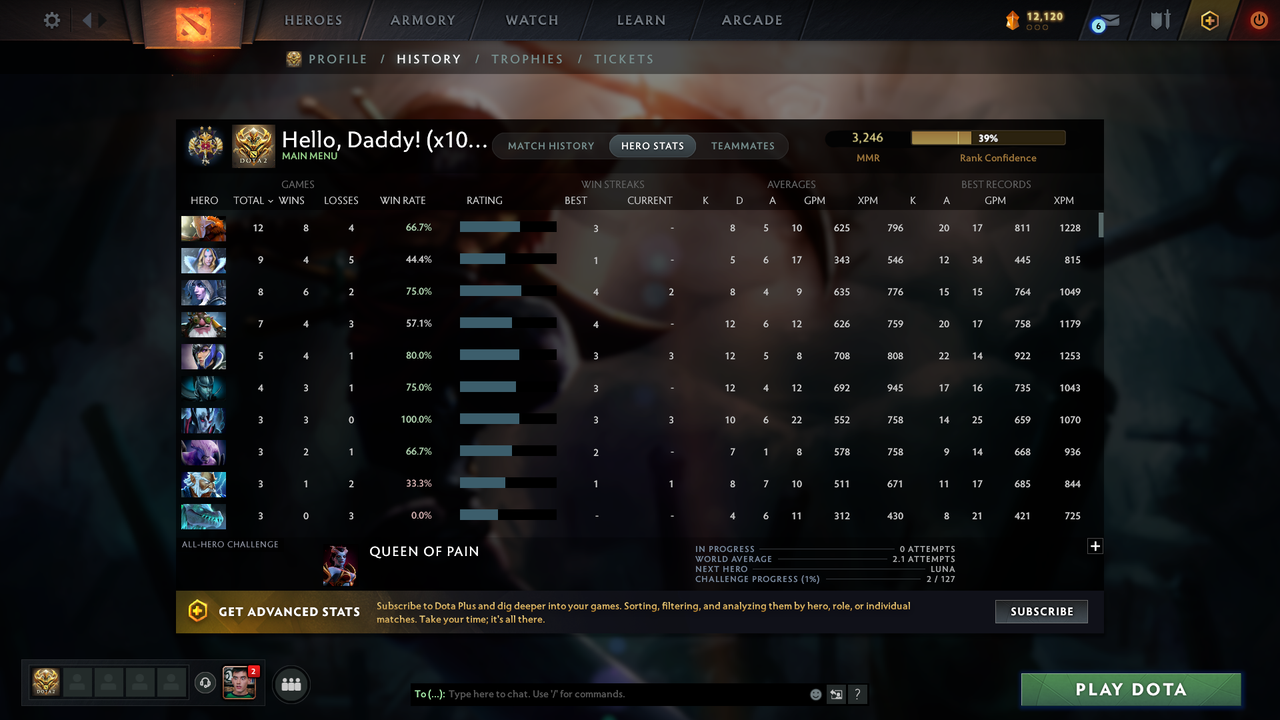Screen dimensions: 1280x720
Task: Click the microphone headset icon near party slots
Action: point(207,684)
